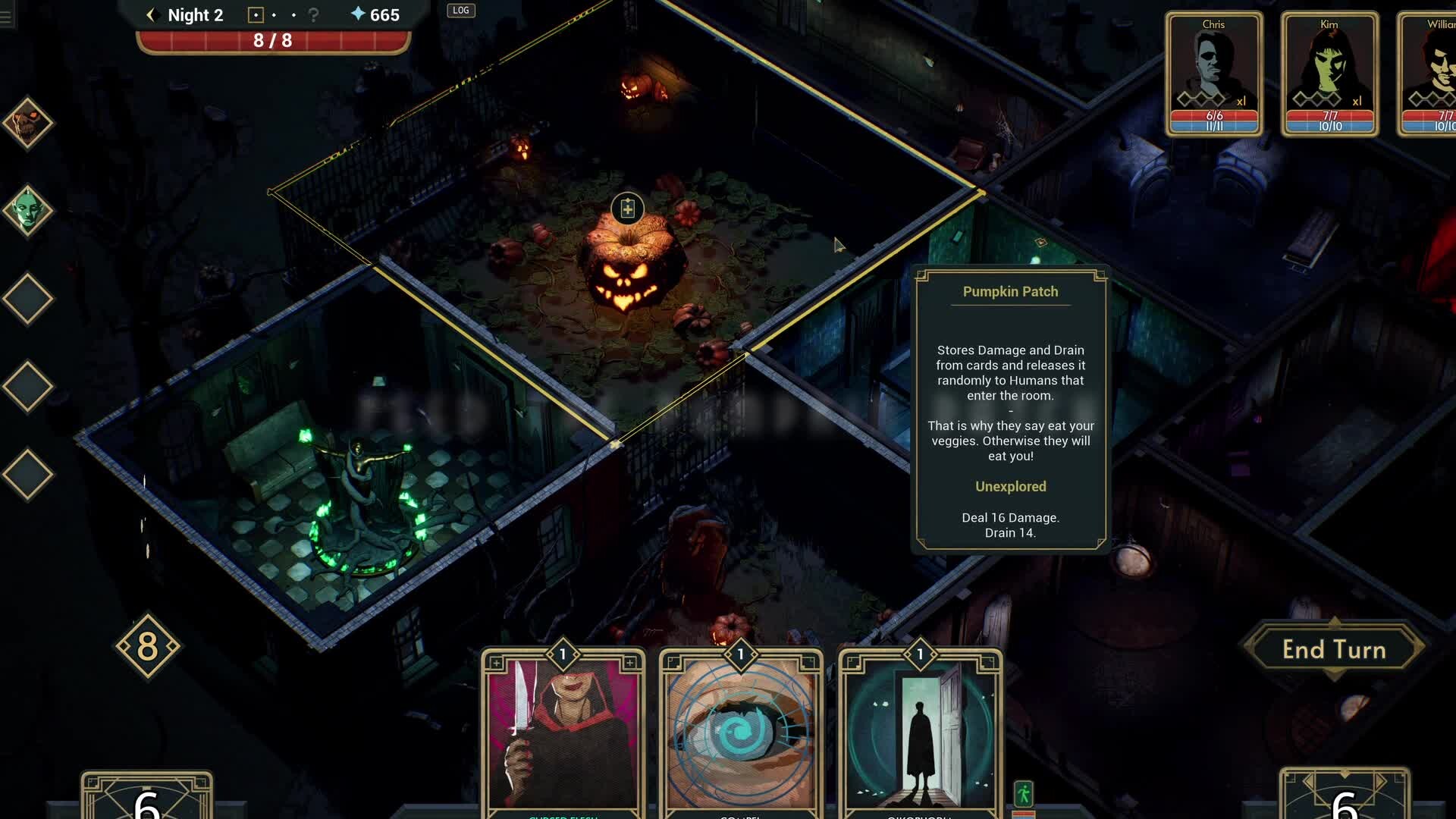Select Kim's human portrait
The image size is (1456, 819).
pyautogui.click(x=1329, y=74)
